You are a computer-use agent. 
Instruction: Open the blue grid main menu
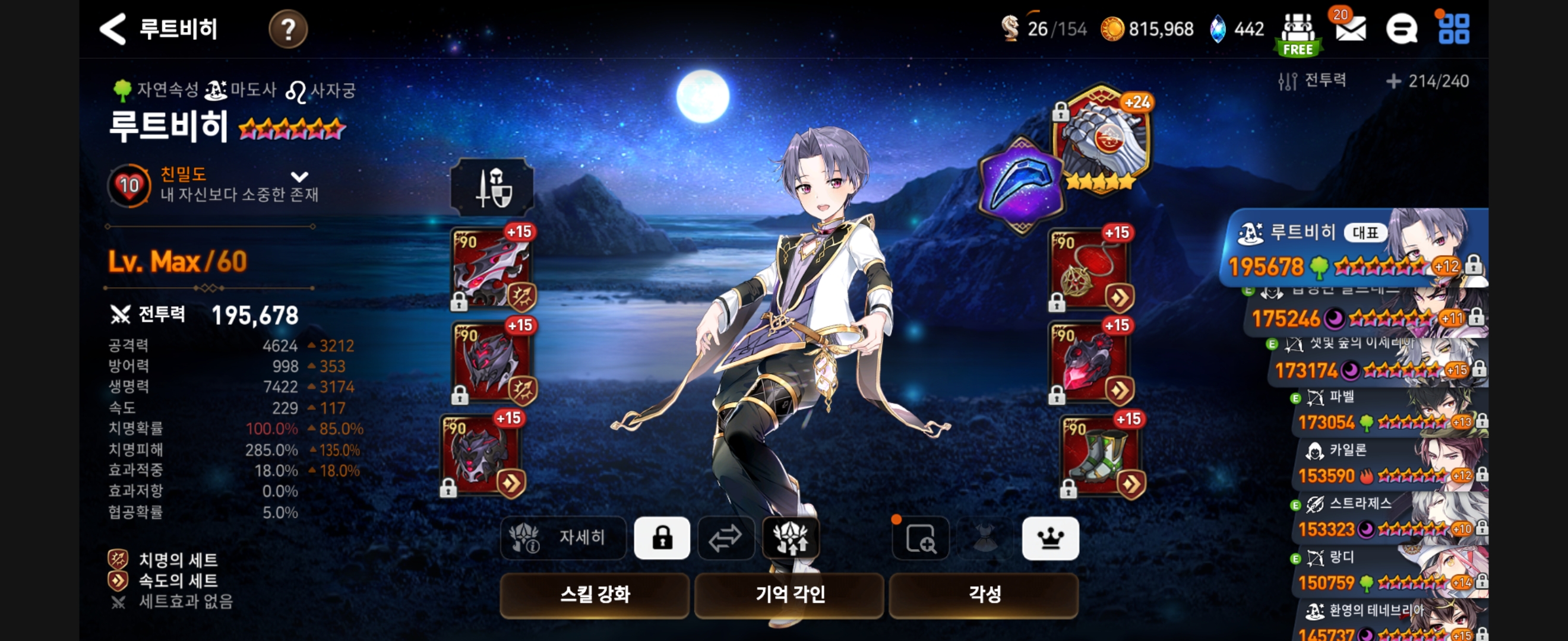(x=1453, y=29)
